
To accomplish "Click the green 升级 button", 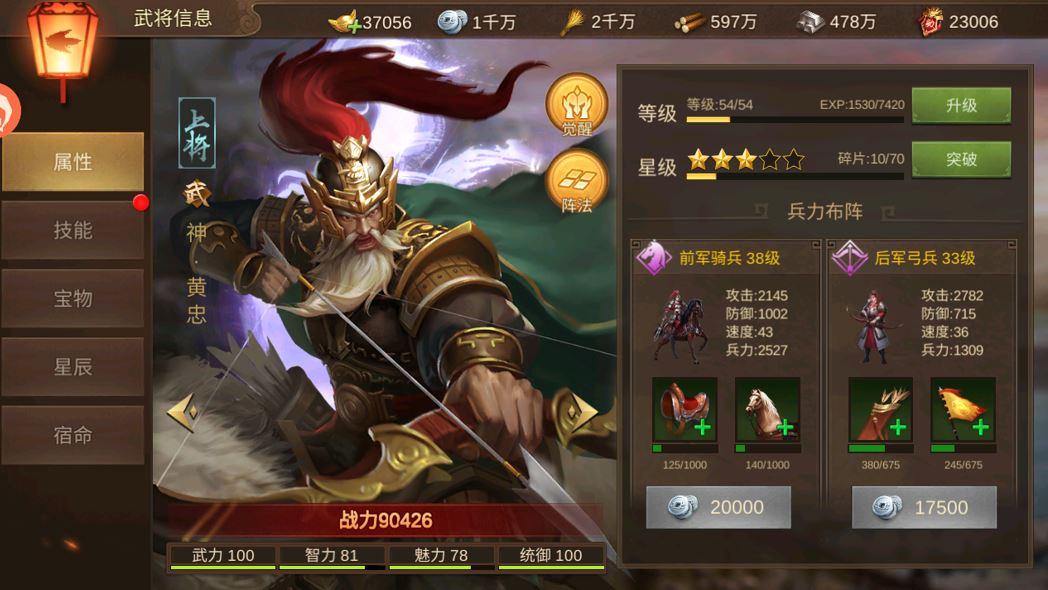I will pyautogui.click(x=960, y=105).
